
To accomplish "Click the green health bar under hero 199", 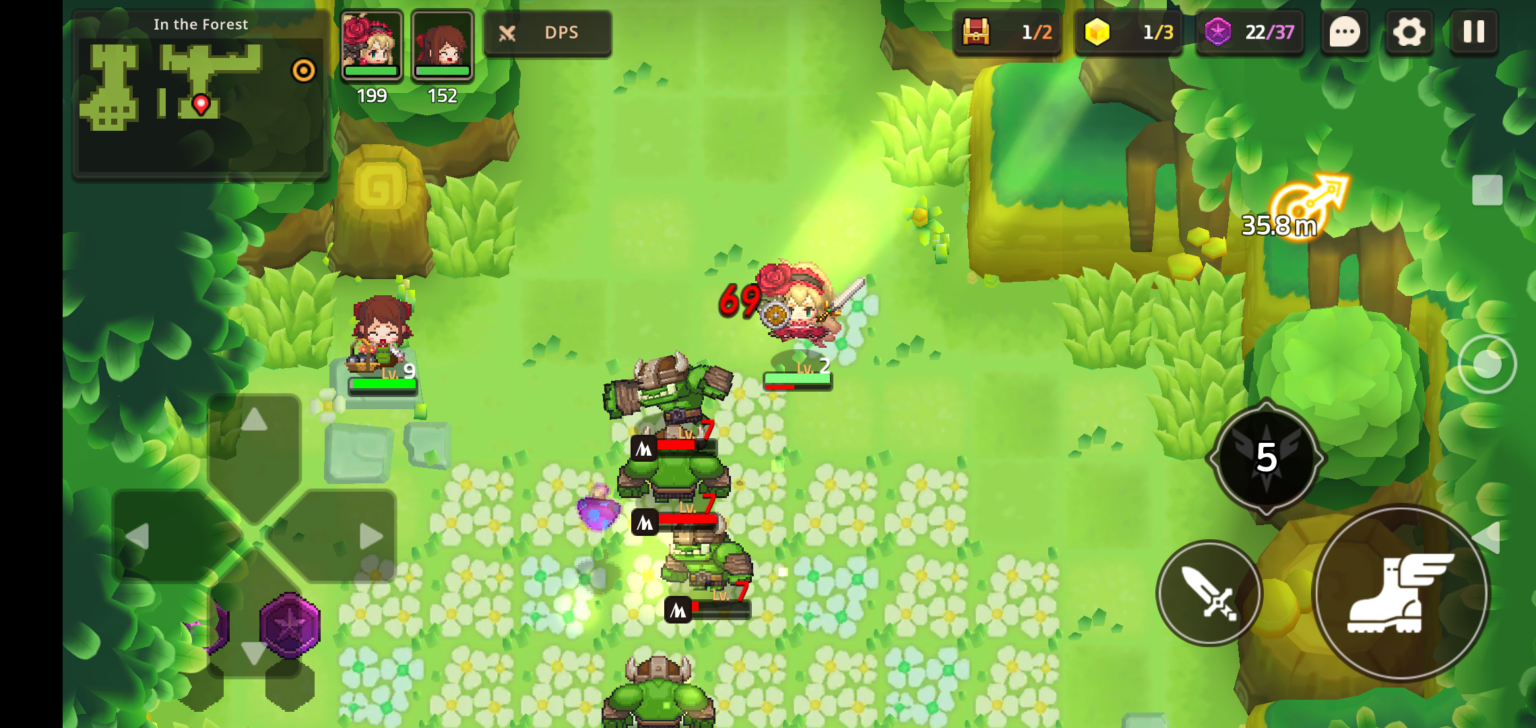I will coord(372,71).
